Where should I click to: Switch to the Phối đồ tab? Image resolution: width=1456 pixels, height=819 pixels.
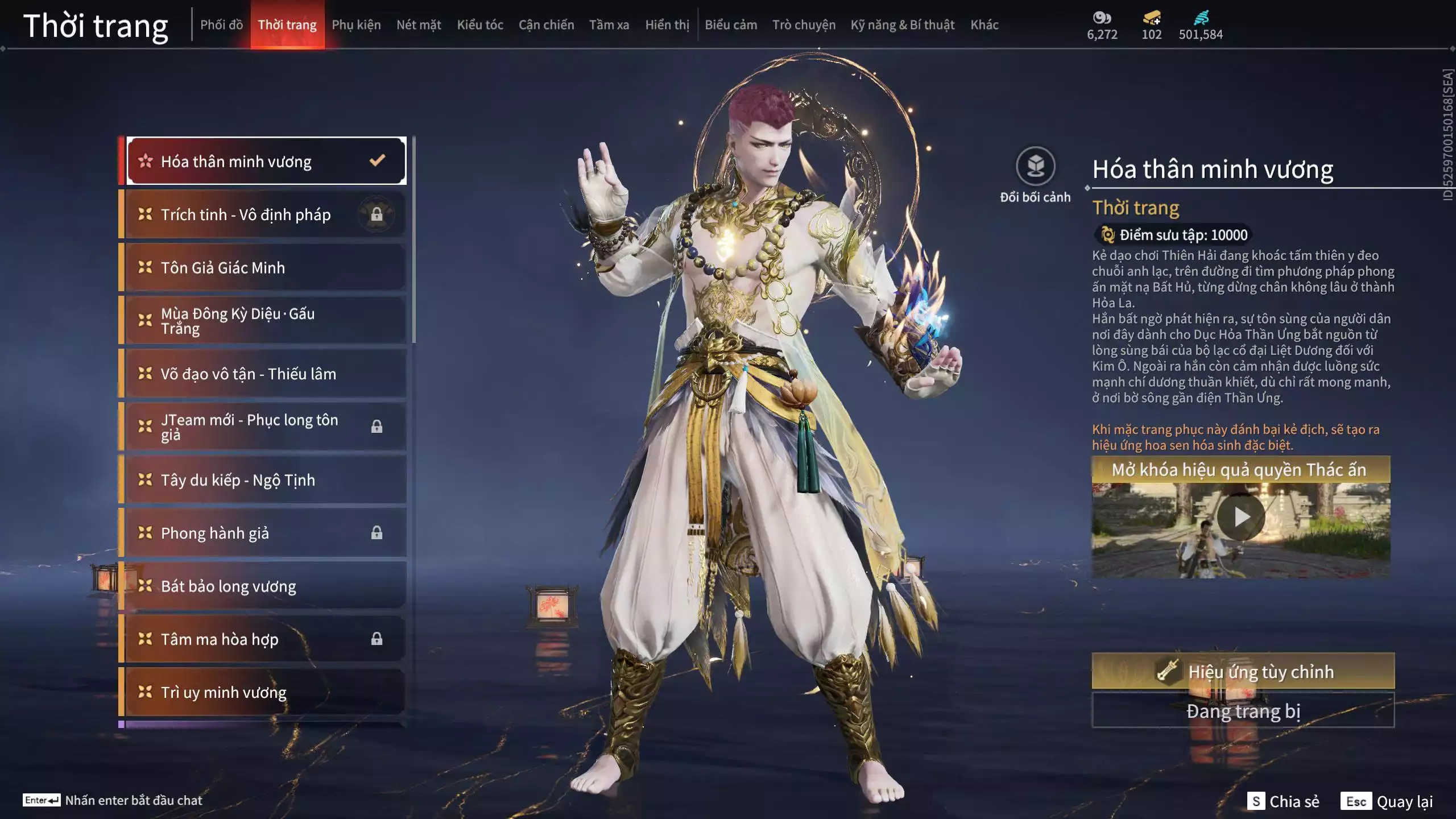(x=221, y=25)
